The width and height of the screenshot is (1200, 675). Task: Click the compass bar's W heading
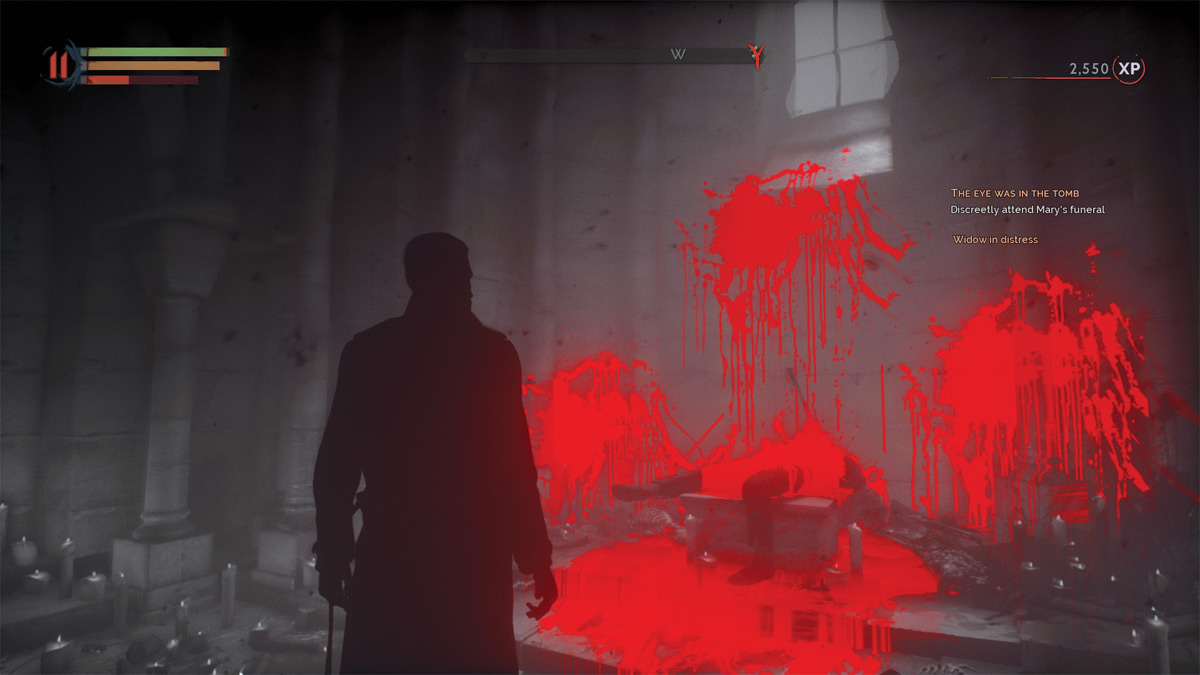point(678,56)
